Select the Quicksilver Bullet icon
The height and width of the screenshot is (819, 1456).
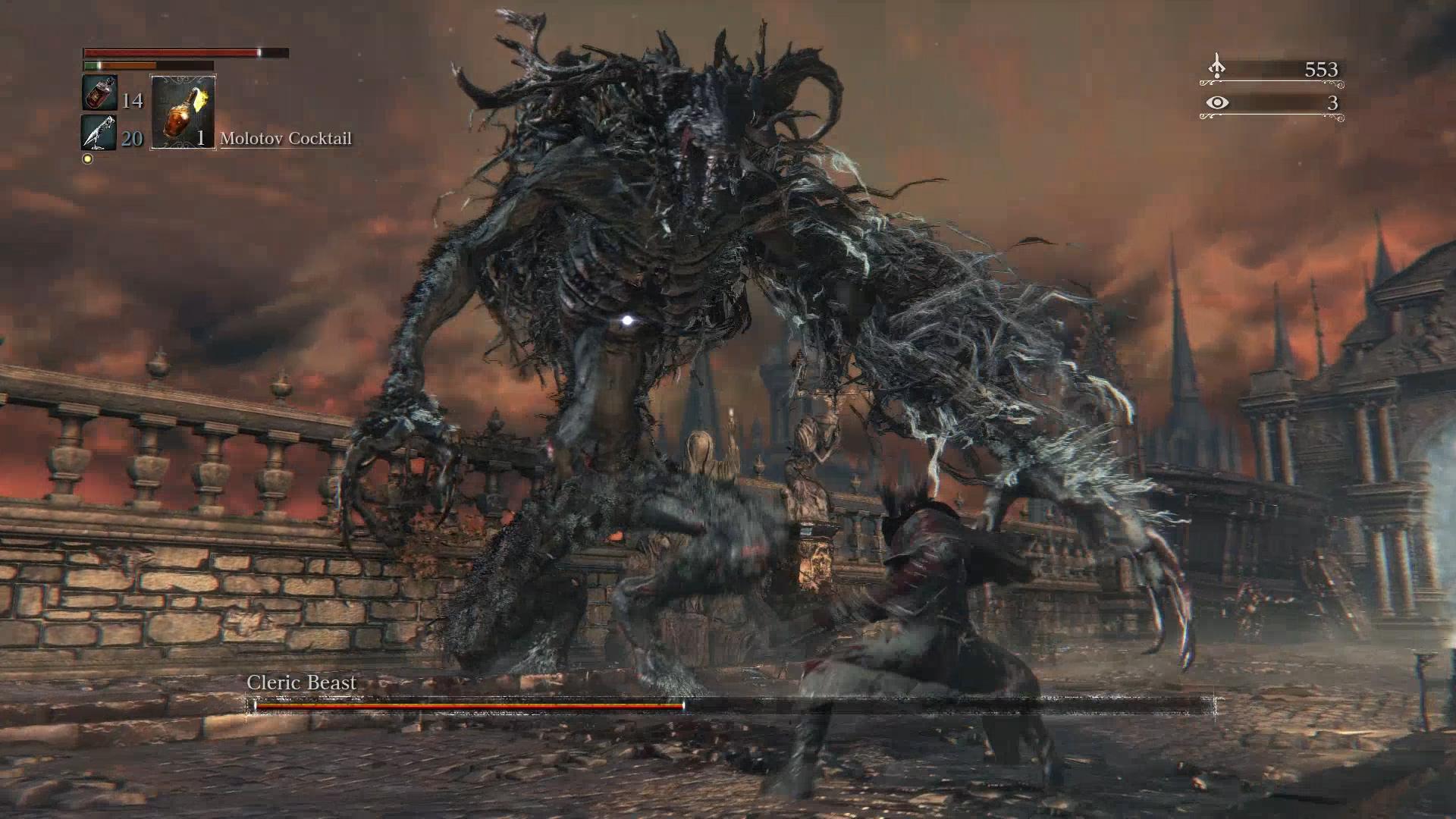(99, 133)
